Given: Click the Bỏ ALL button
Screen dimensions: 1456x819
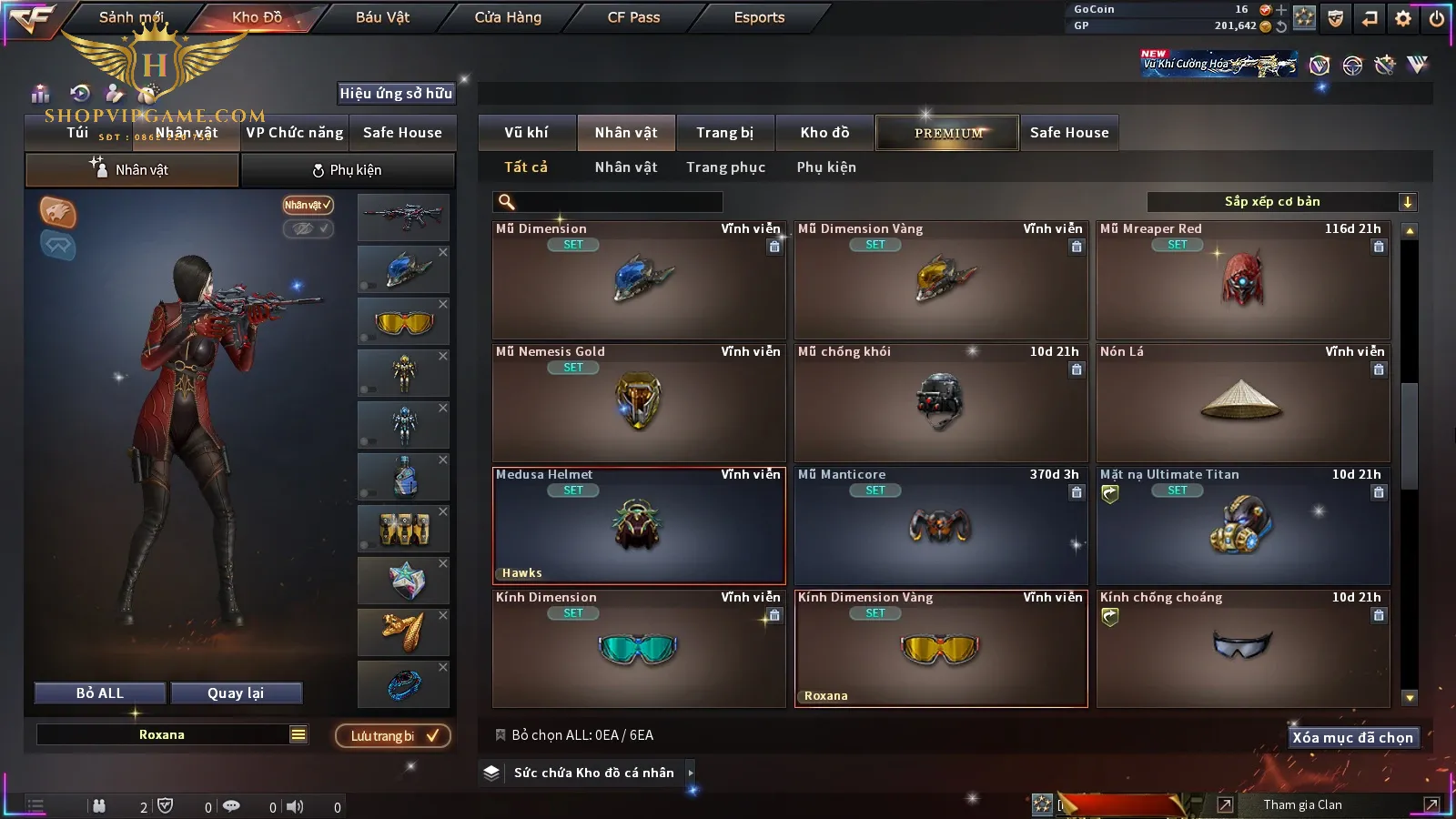Looking at the screenshot, I should pyautogui.click(x=100, y=693).
